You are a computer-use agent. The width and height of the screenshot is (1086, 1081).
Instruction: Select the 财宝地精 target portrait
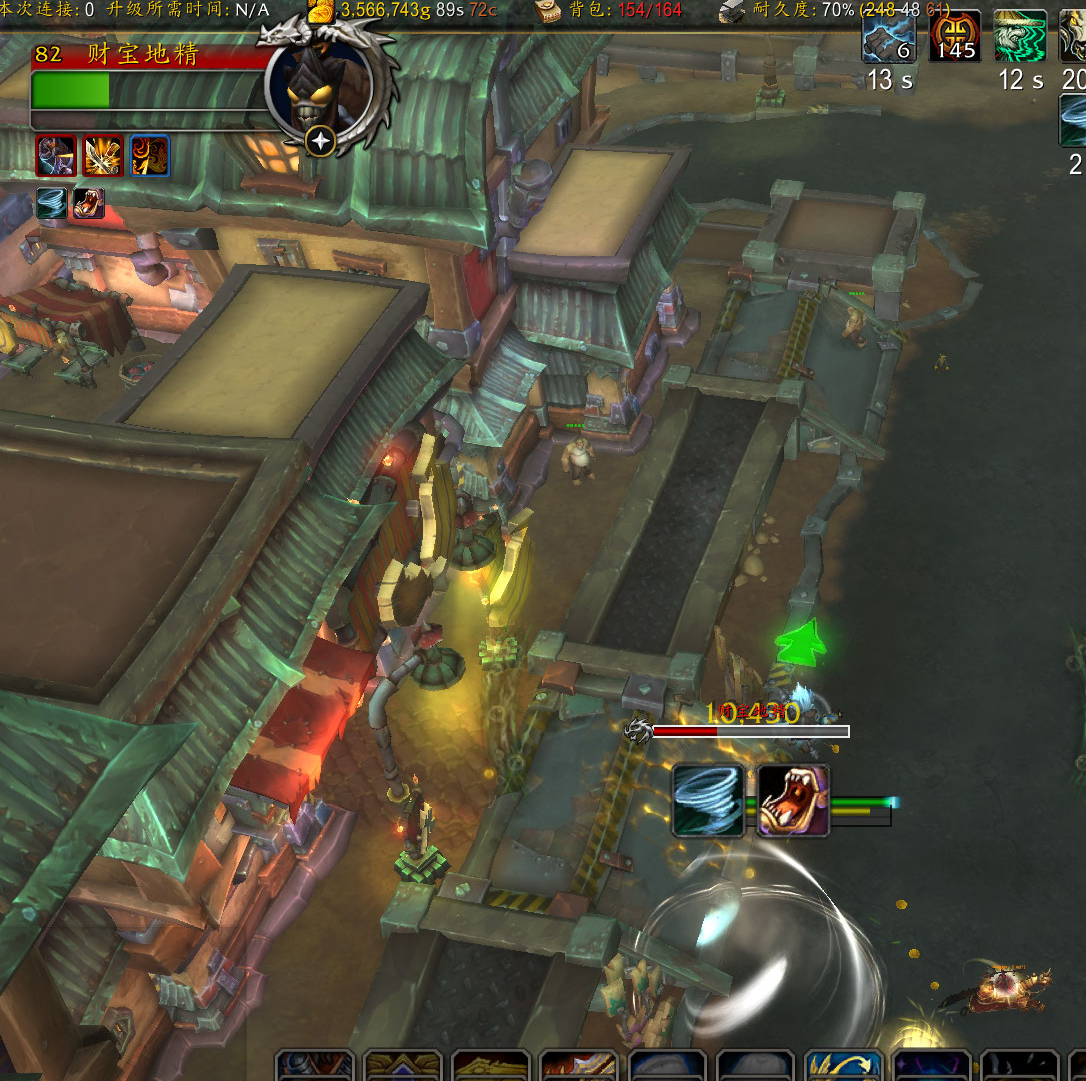tap(318, 86)
